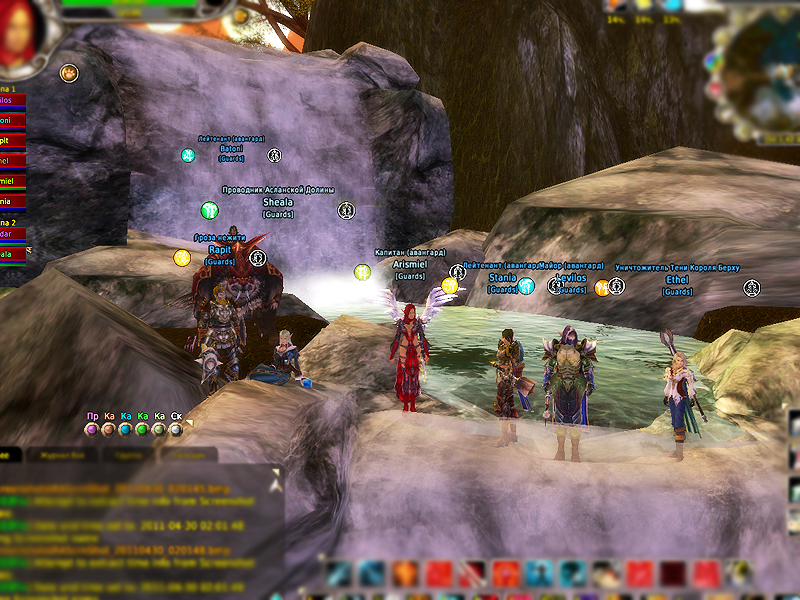The image size is (800, 600).
Task: Select the blue Ка channel orb
Action: coord(126,429)
